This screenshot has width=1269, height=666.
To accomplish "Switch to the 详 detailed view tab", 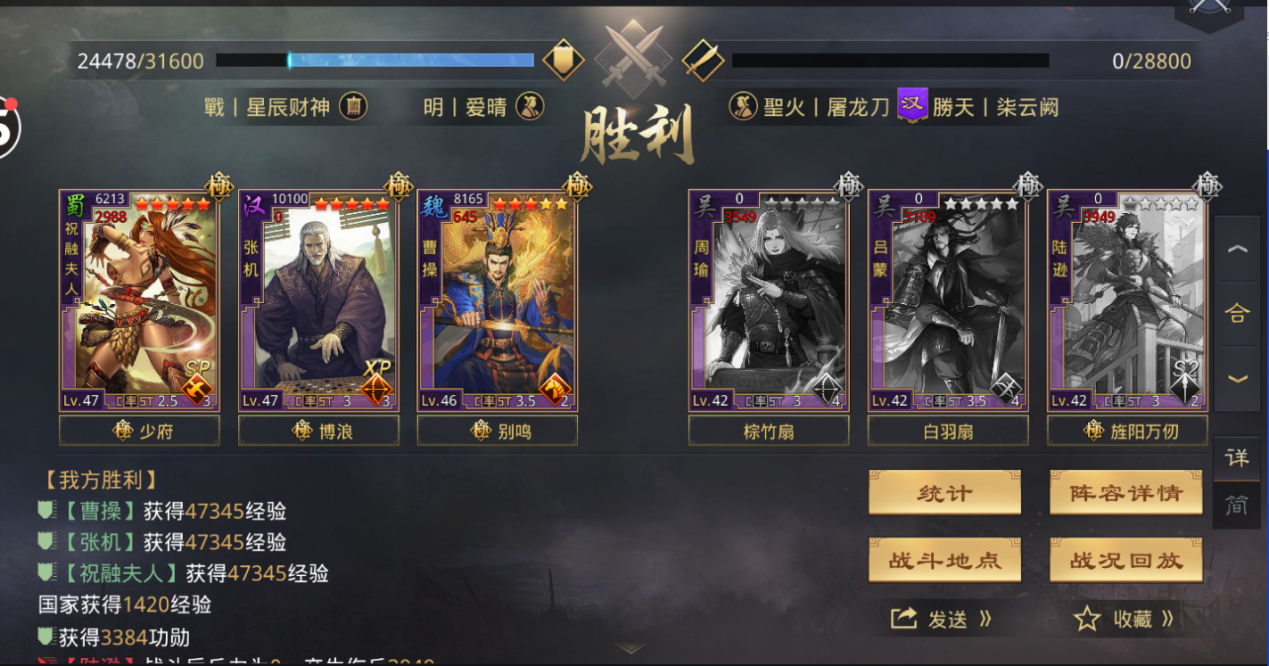I will 1237,458.
